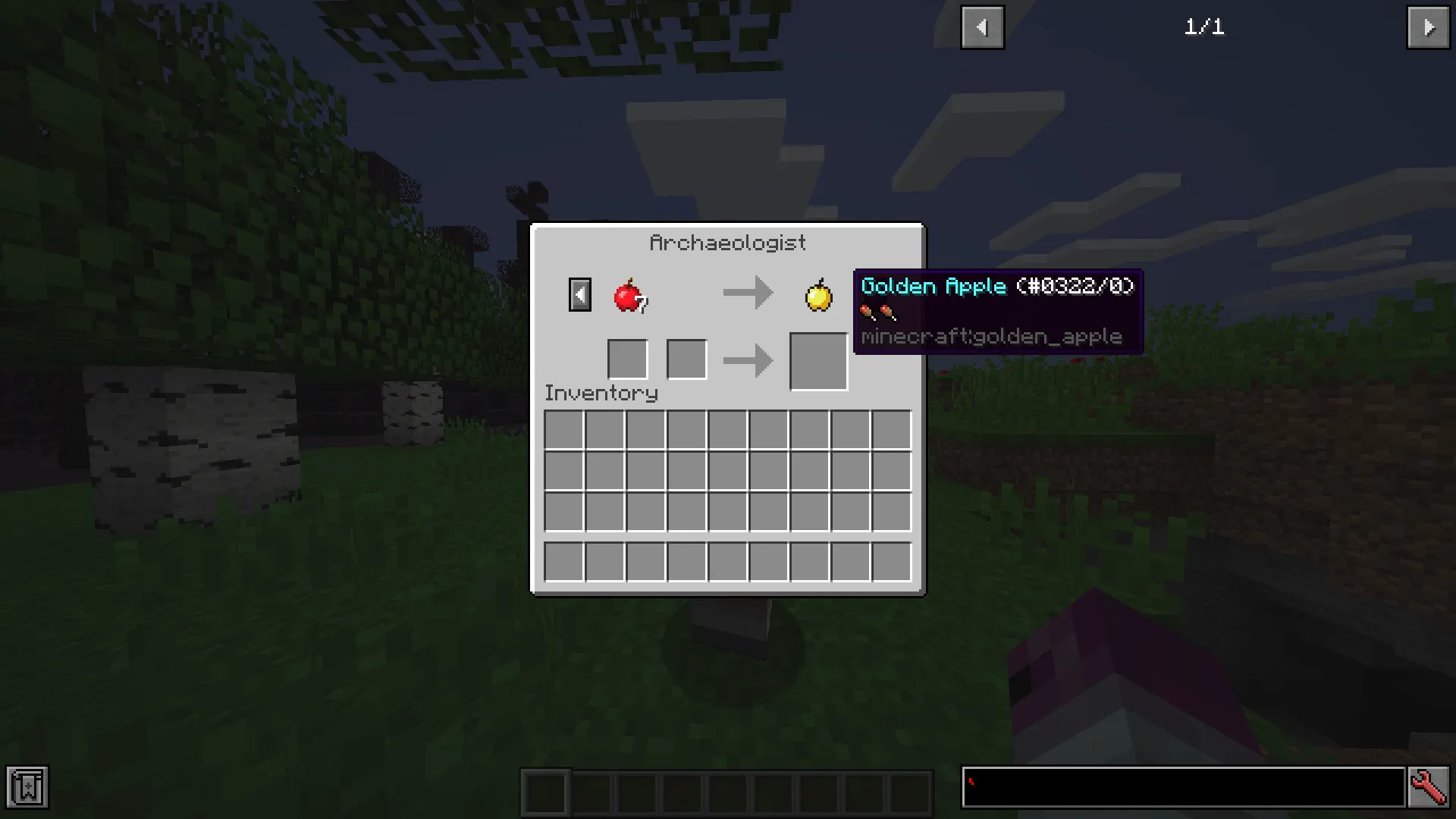
Task: Open EMI settings with the red wrench icon
Action: coord(1429,787)
